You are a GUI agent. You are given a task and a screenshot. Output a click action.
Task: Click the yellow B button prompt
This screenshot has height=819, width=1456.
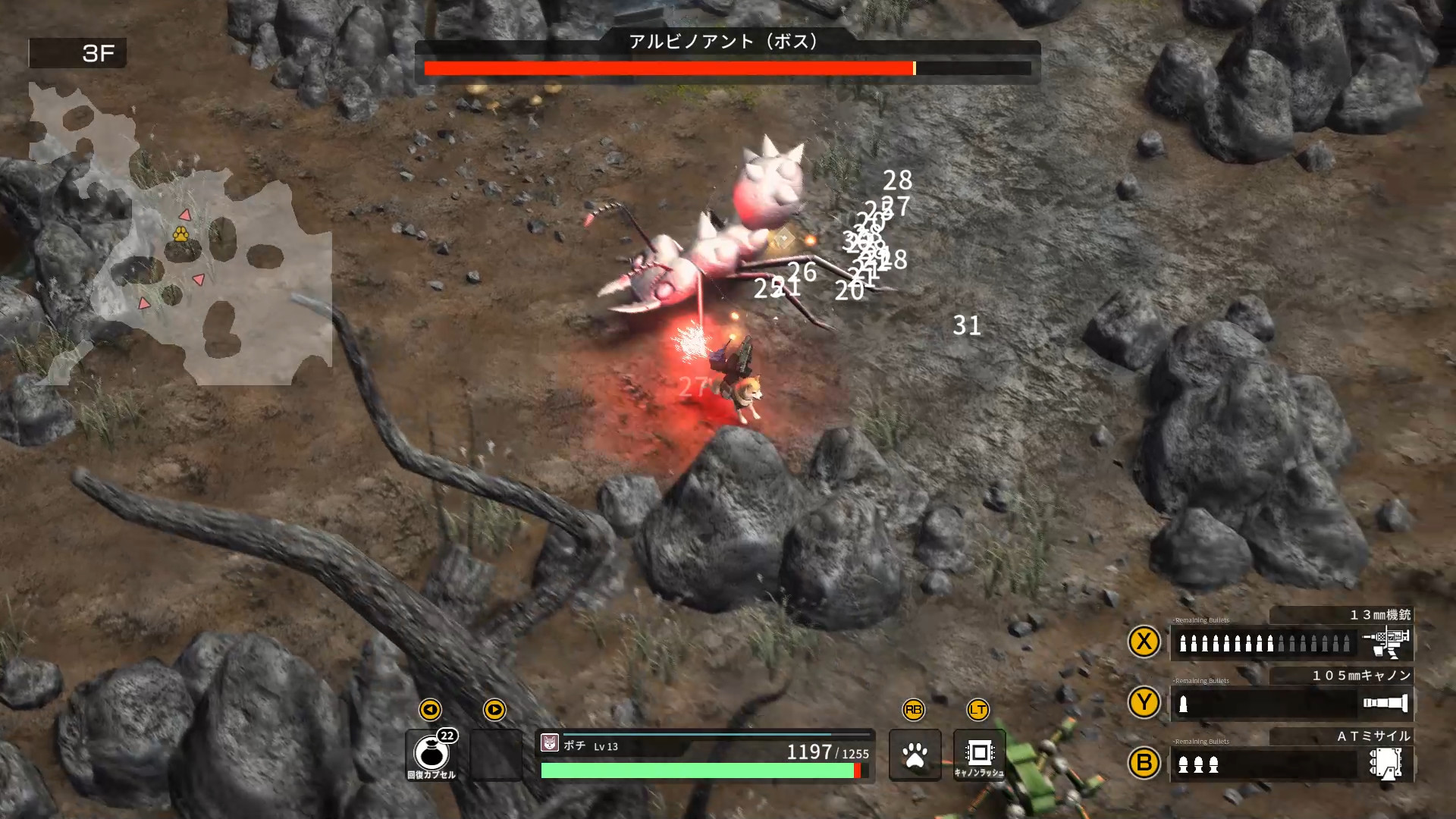pos(1145,764)
